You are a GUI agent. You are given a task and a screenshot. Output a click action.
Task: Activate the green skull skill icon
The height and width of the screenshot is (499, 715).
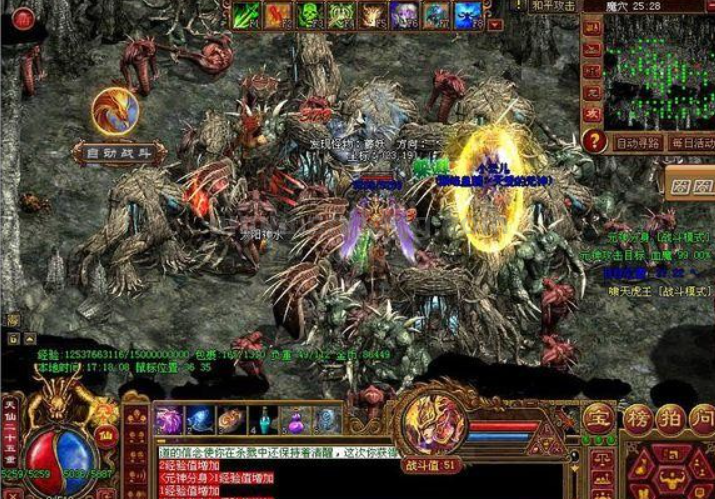(309, 14)
